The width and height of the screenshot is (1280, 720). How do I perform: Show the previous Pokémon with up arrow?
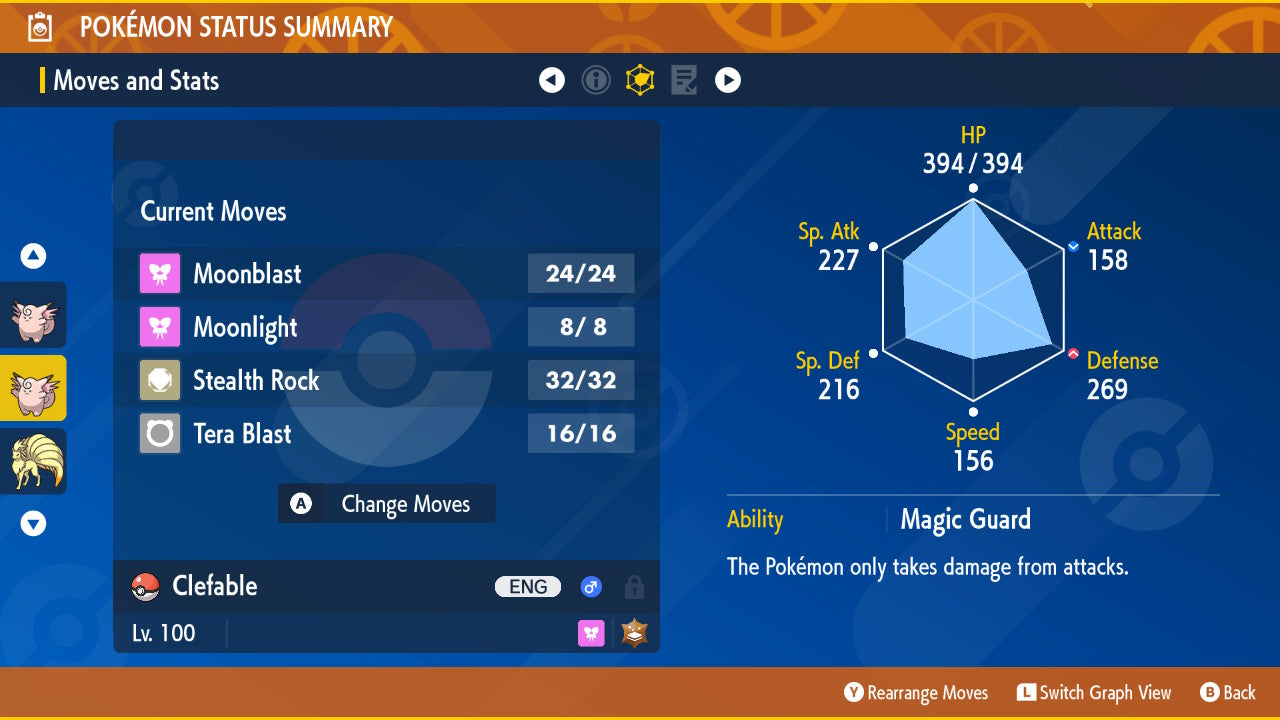coord(34,257)
